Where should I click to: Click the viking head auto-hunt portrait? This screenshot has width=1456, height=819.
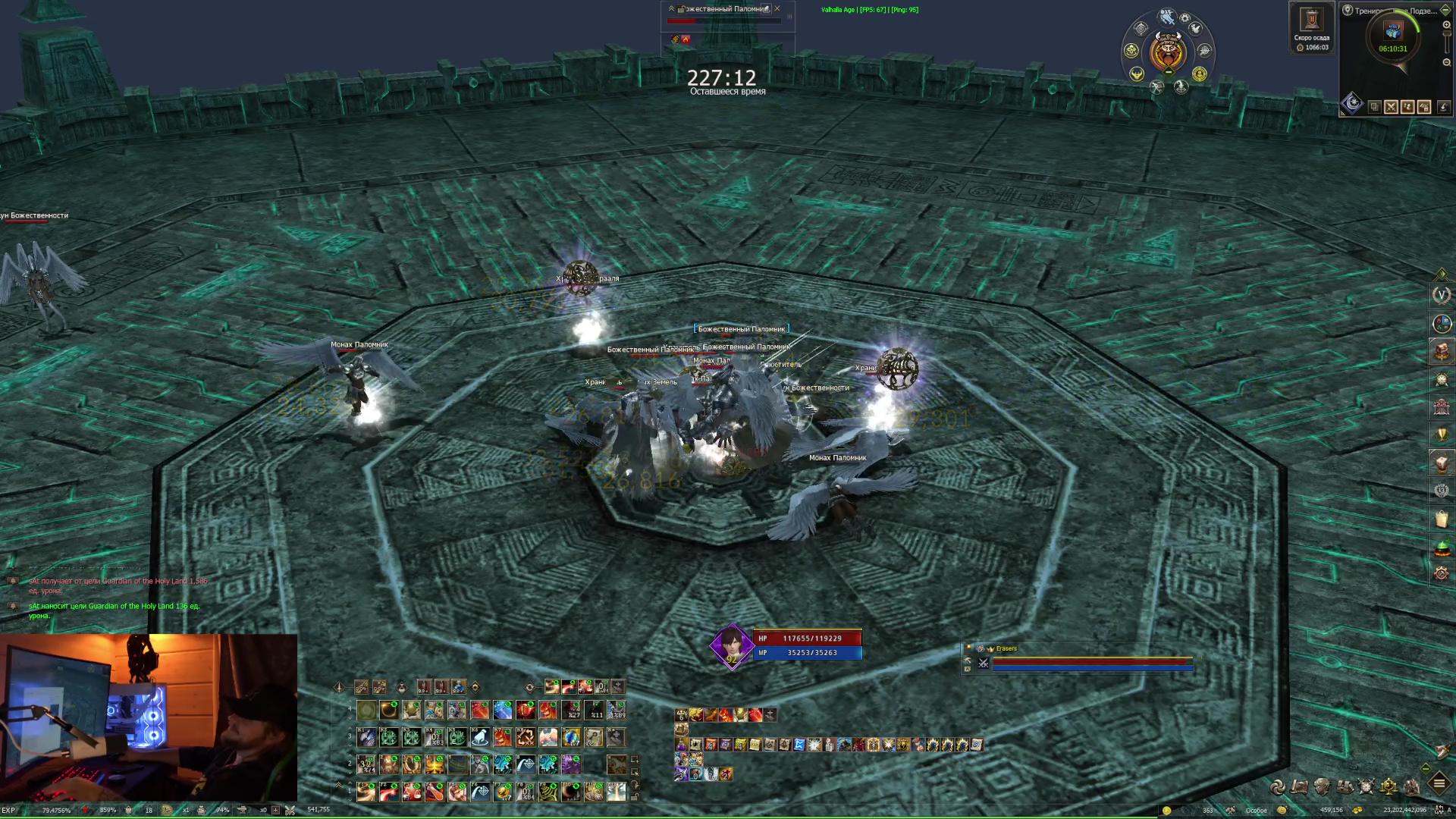(1167, 52)
